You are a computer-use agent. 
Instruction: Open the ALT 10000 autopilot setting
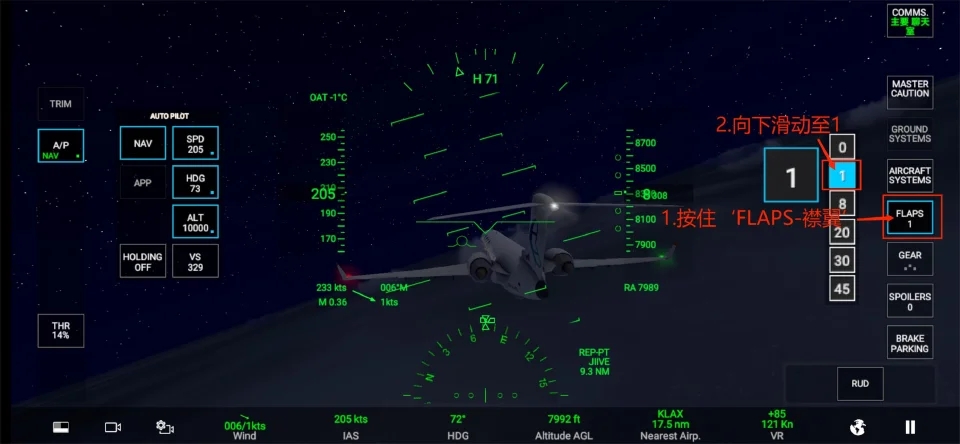click(x=195, y=222)
